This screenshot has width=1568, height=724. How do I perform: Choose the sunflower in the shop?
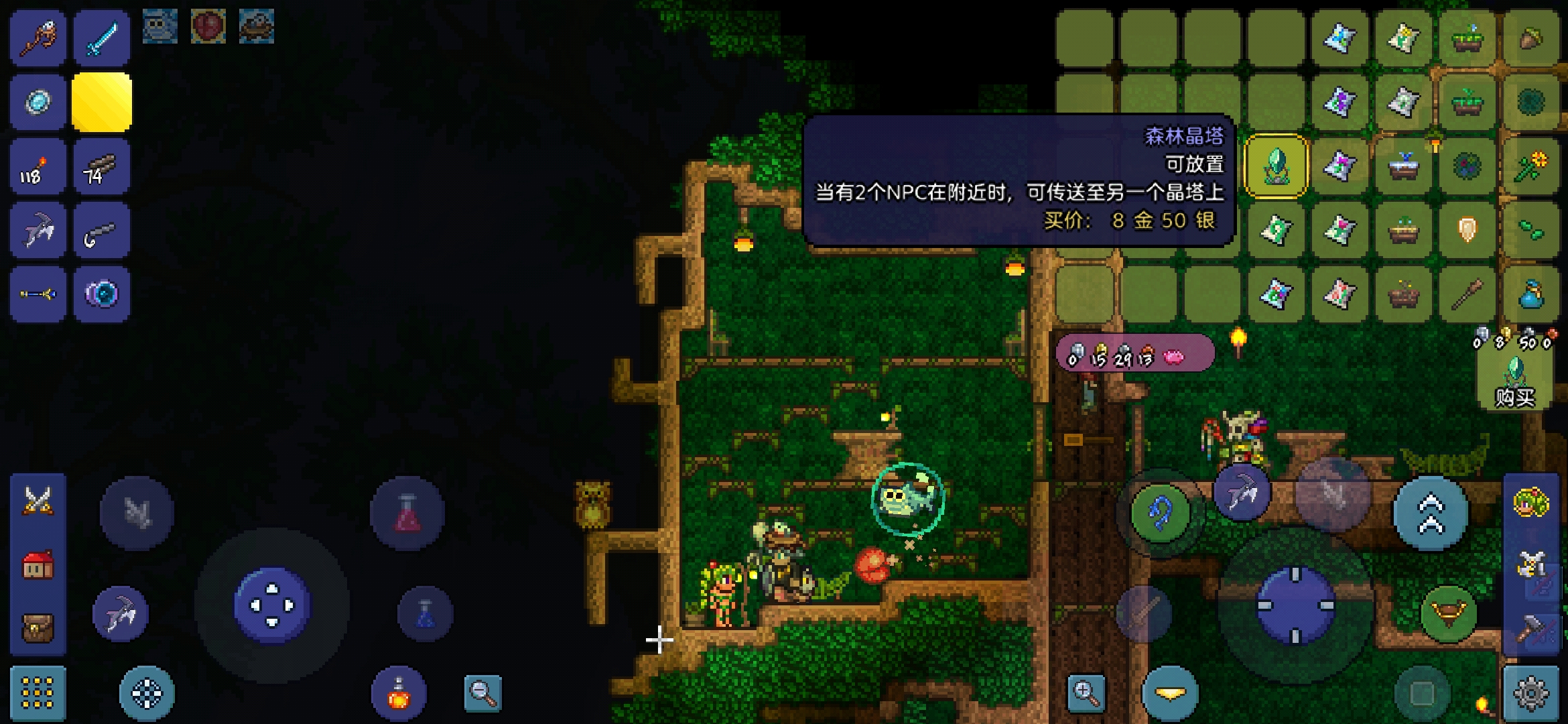(x=1530, y=166)
